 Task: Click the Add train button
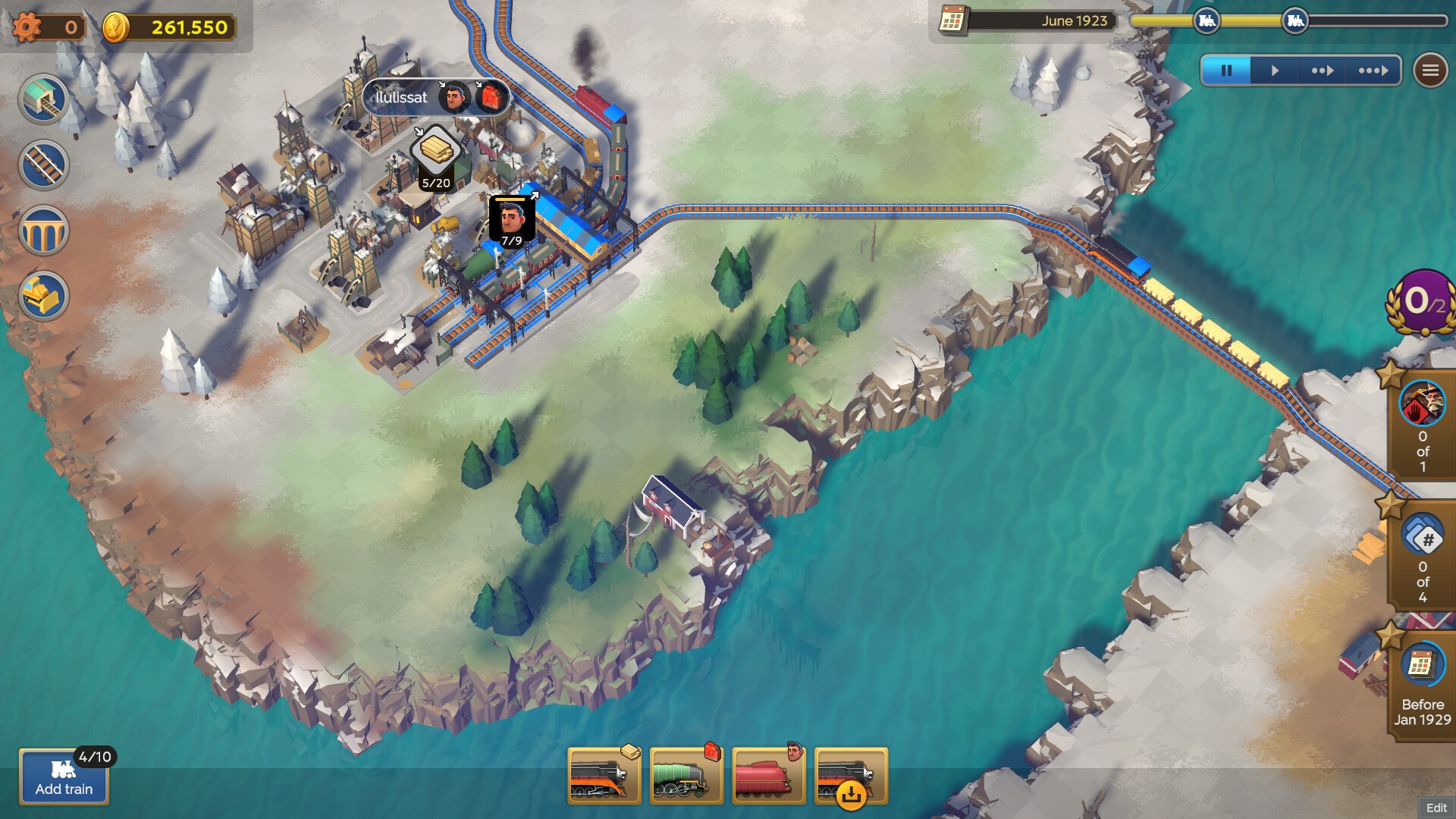[64, 777]
